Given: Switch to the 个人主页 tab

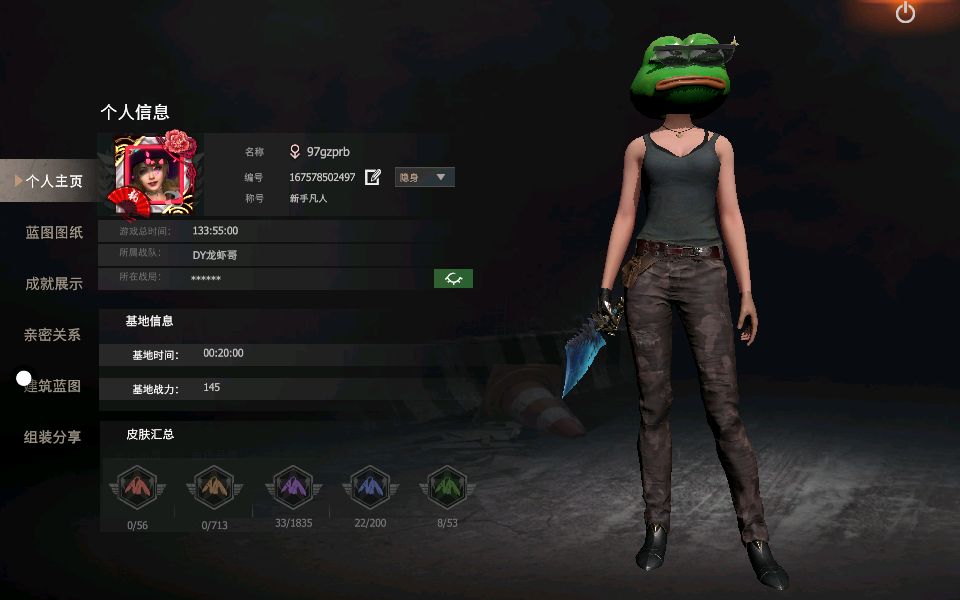Looking at the screenshot, I should pyautogui.click(x=54, y=181).
